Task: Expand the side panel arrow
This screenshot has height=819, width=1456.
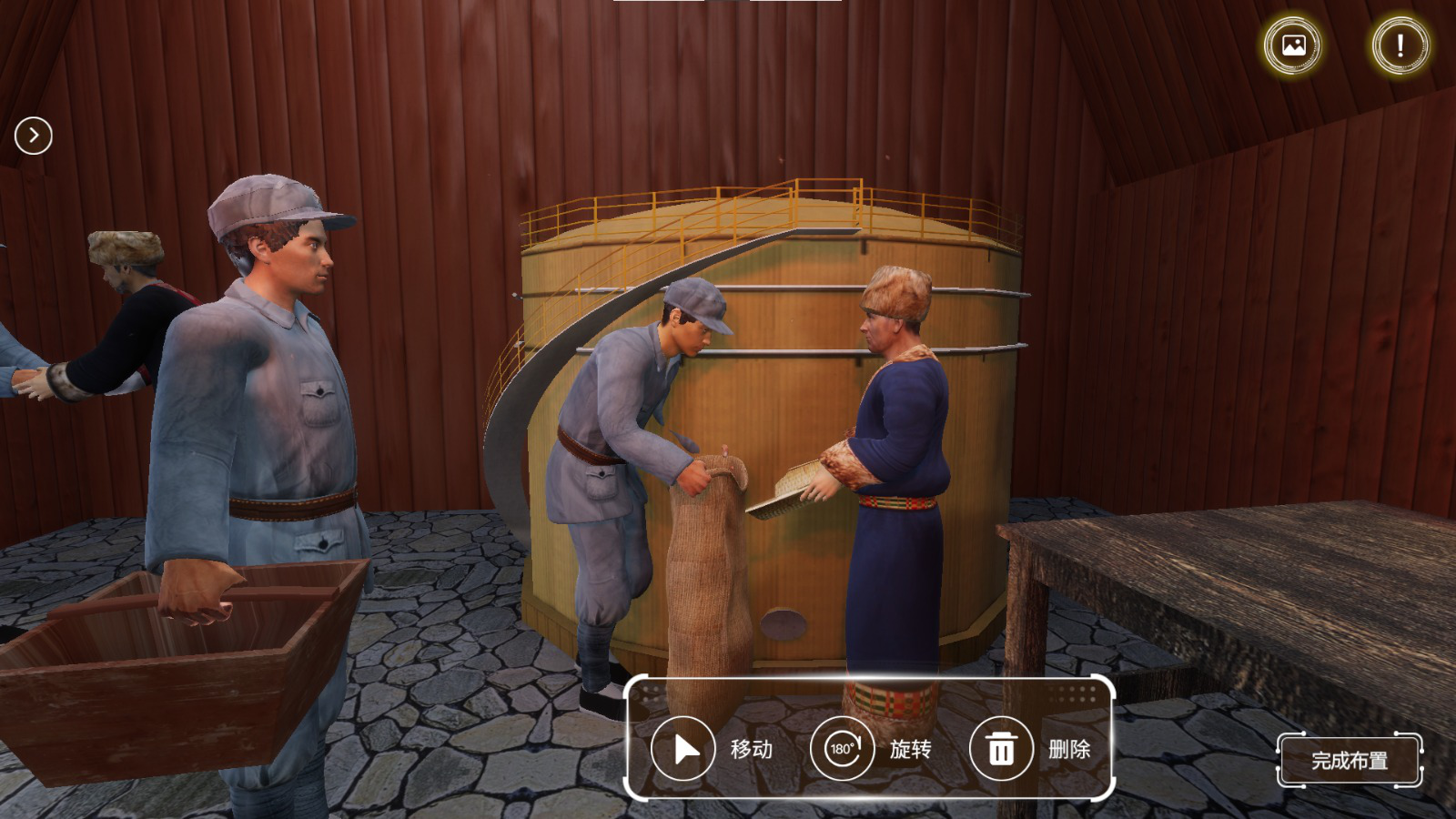Action: [34, 136]
